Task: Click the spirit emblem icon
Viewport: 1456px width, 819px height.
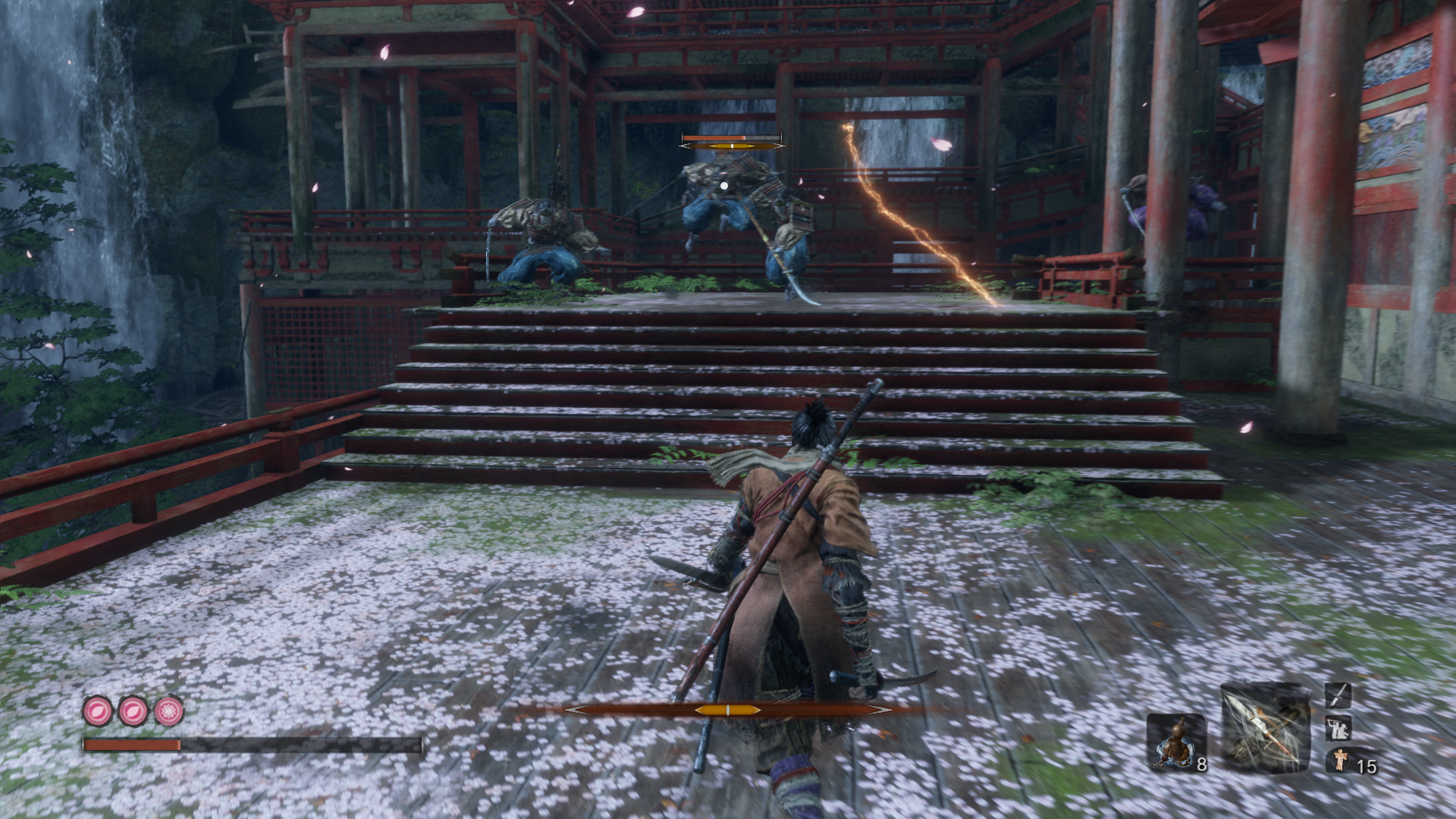Action: tap(1338, 761)
